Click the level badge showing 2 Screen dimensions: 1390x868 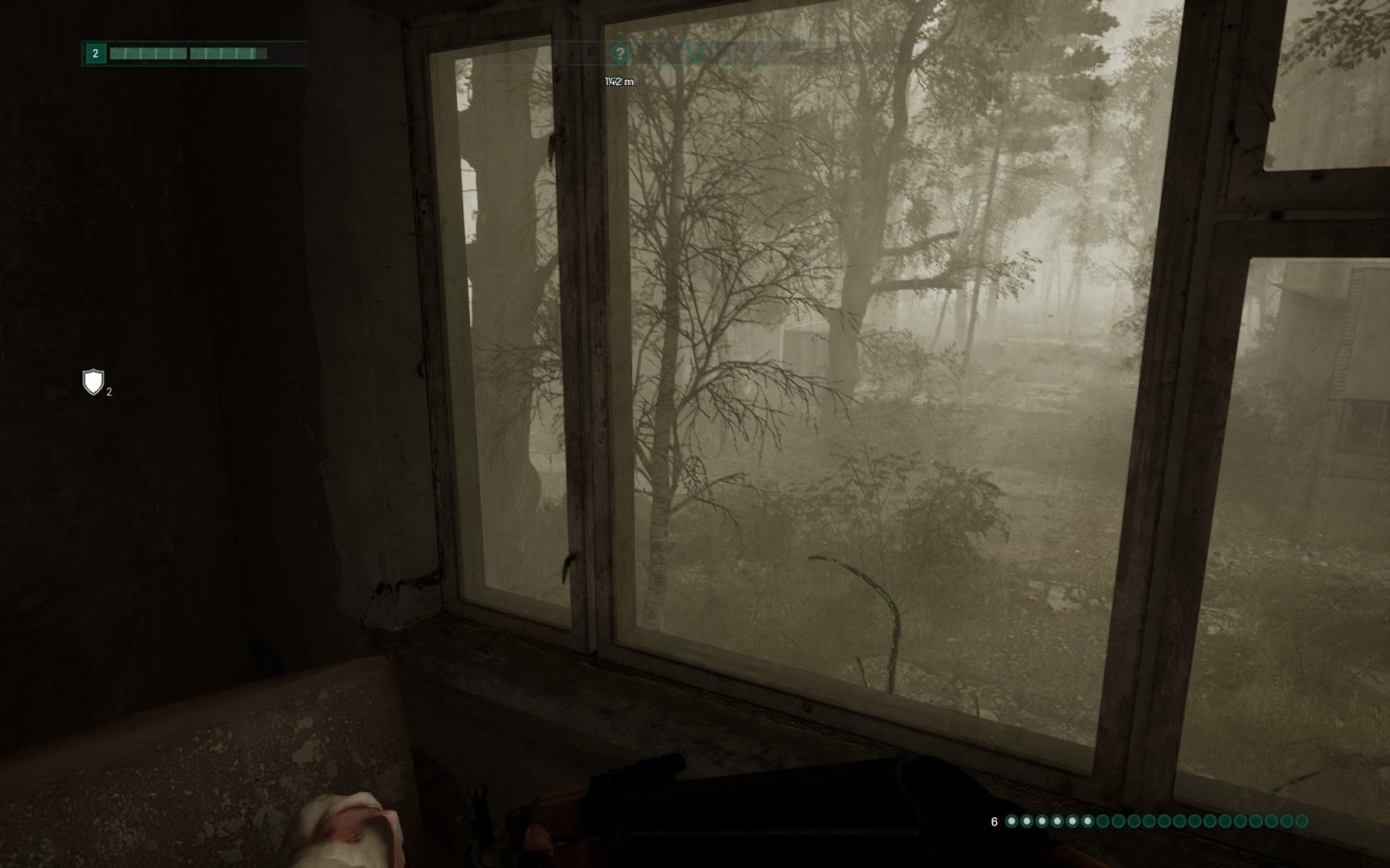(95, 53)
